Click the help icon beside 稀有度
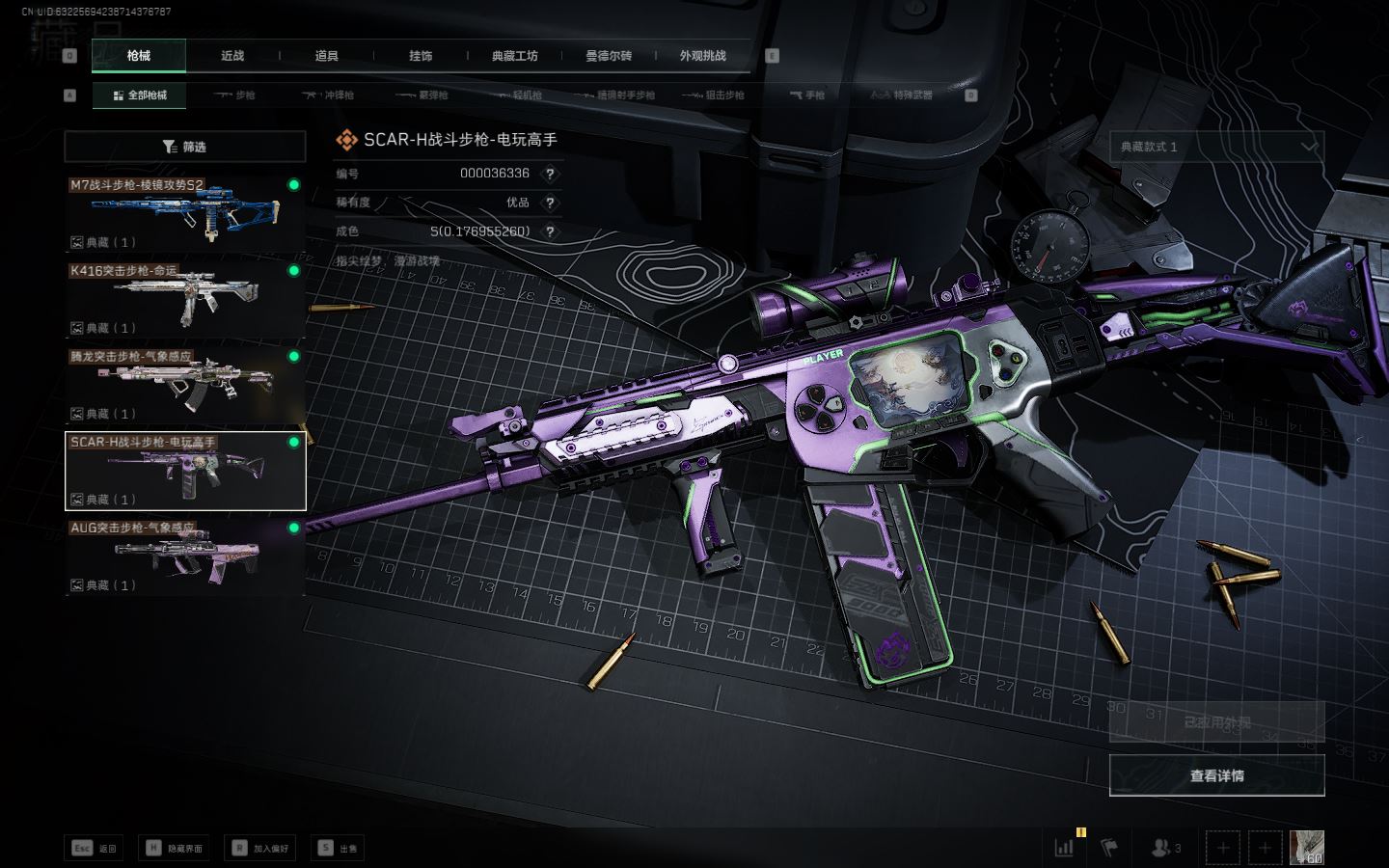Screen dimensions: 1389x868 pyautogui.click(x=550, y=203)
